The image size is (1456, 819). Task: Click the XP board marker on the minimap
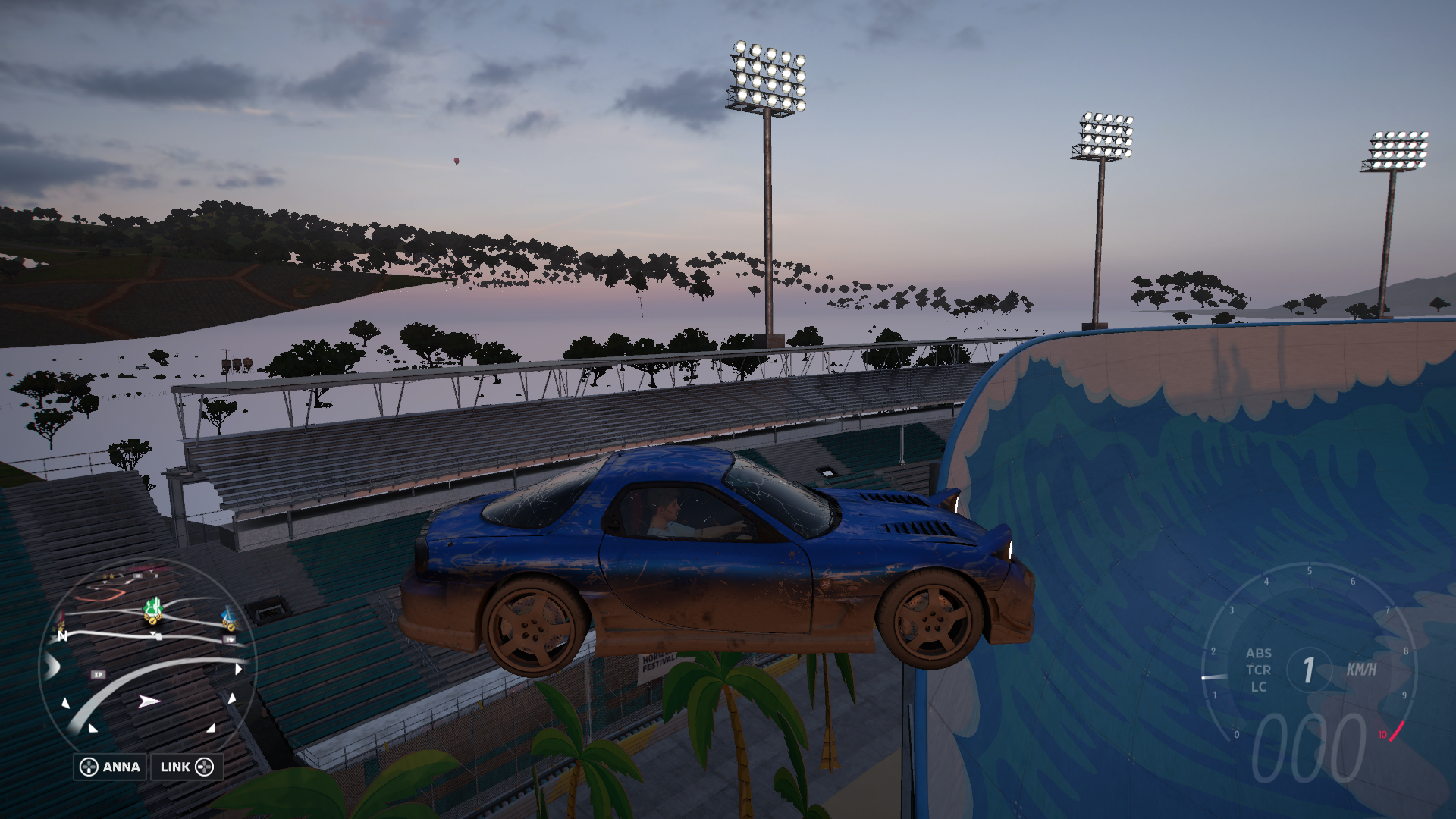(98, 674)
